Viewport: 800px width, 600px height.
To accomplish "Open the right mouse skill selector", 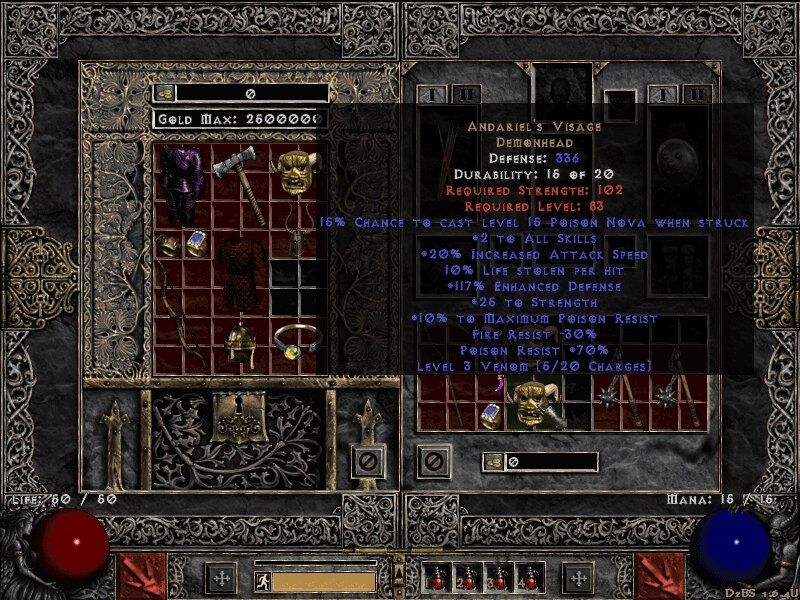I will 661,577.
